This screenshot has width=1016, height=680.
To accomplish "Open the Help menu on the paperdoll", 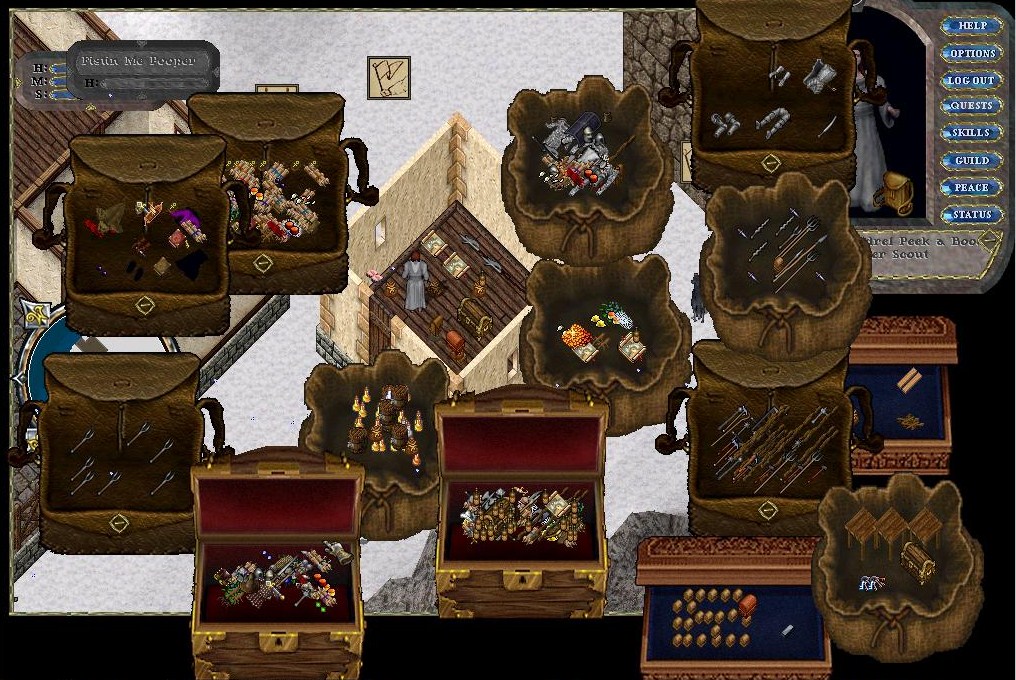I will pyautogui.click(x=972, y=26).
